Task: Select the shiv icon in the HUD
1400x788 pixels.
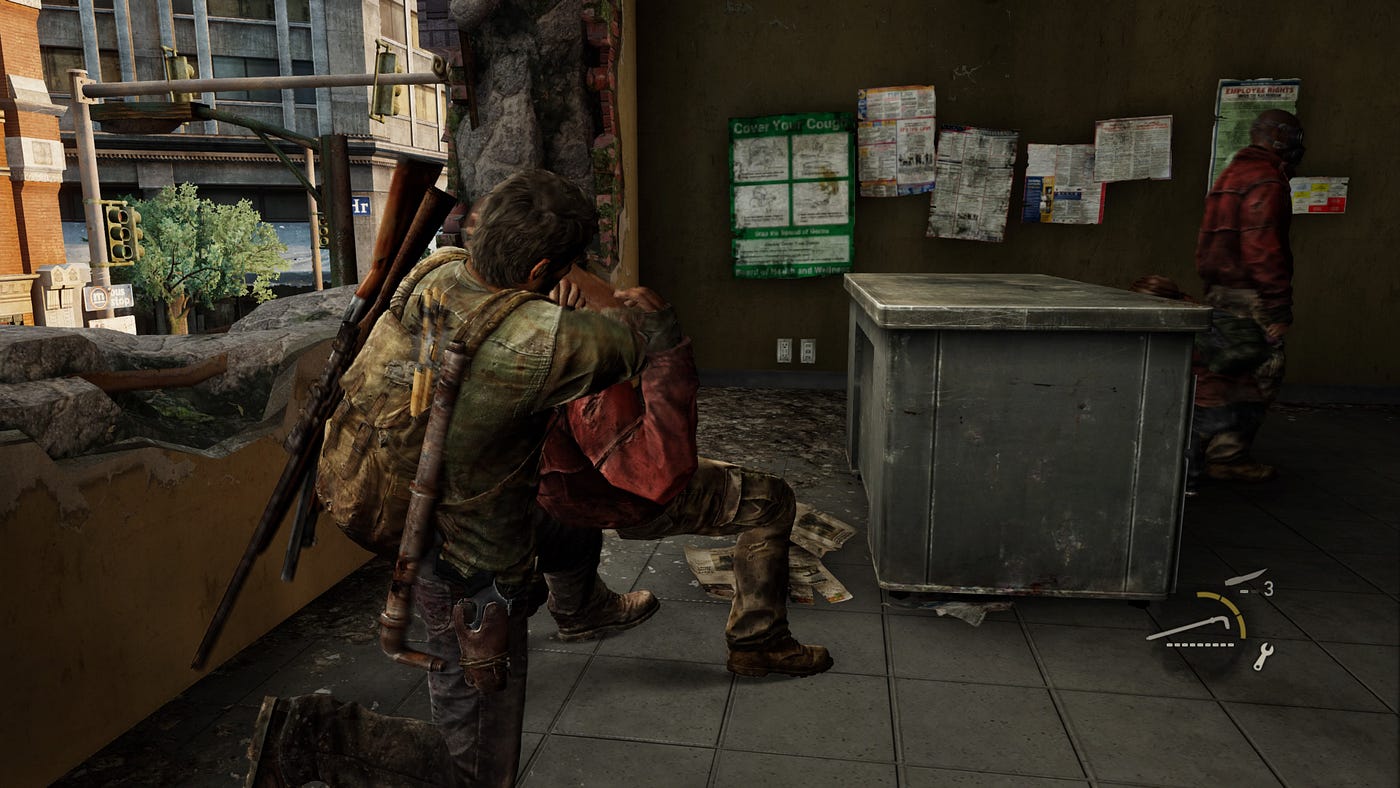Action: click(x=1244, y=577)
